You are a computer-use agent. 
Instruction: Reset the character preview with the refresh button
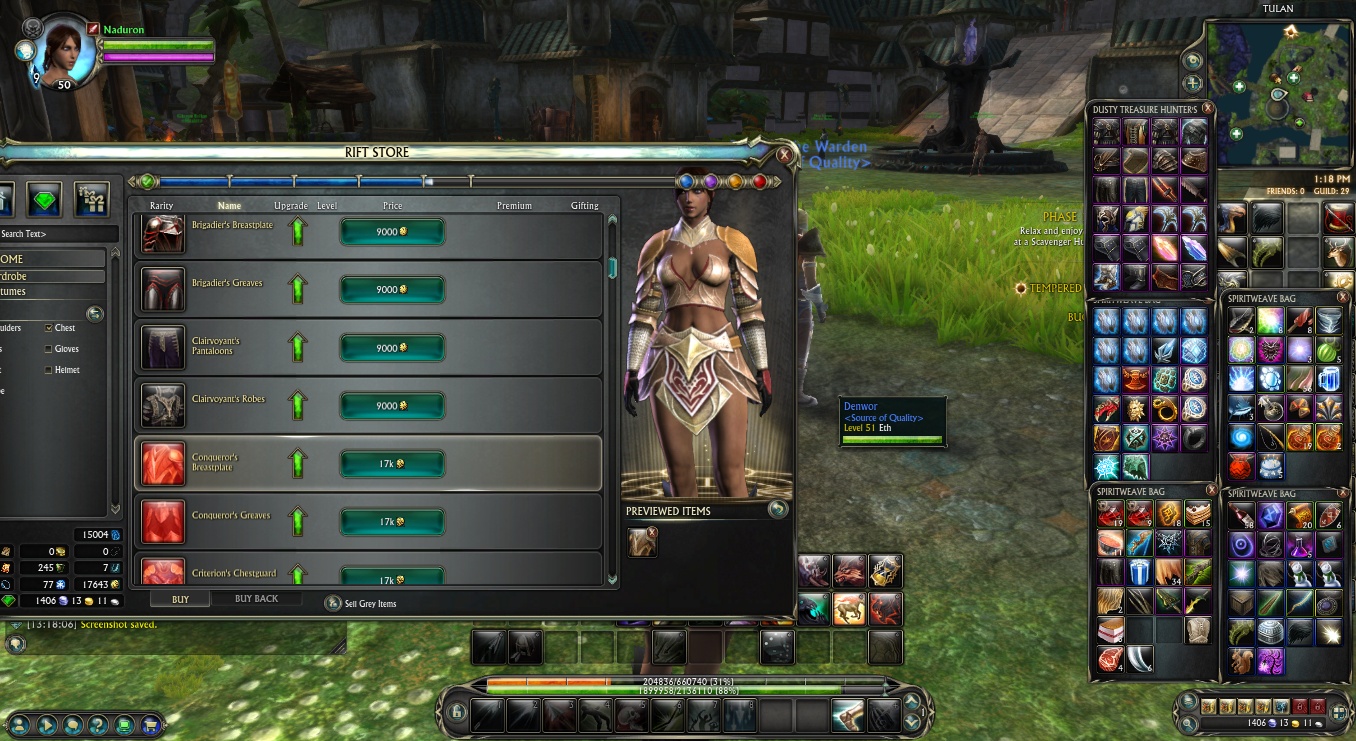click(x=778, y=509)
